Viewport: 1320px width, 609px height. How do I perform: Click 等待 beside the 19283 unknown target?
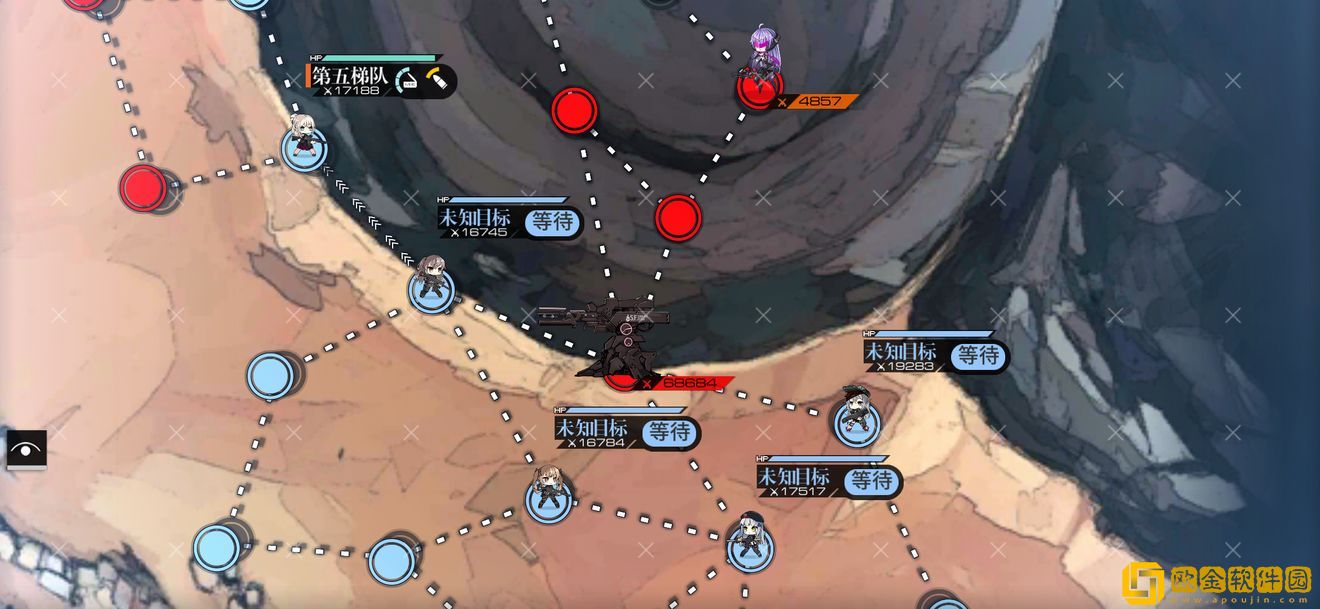(978, 355)
